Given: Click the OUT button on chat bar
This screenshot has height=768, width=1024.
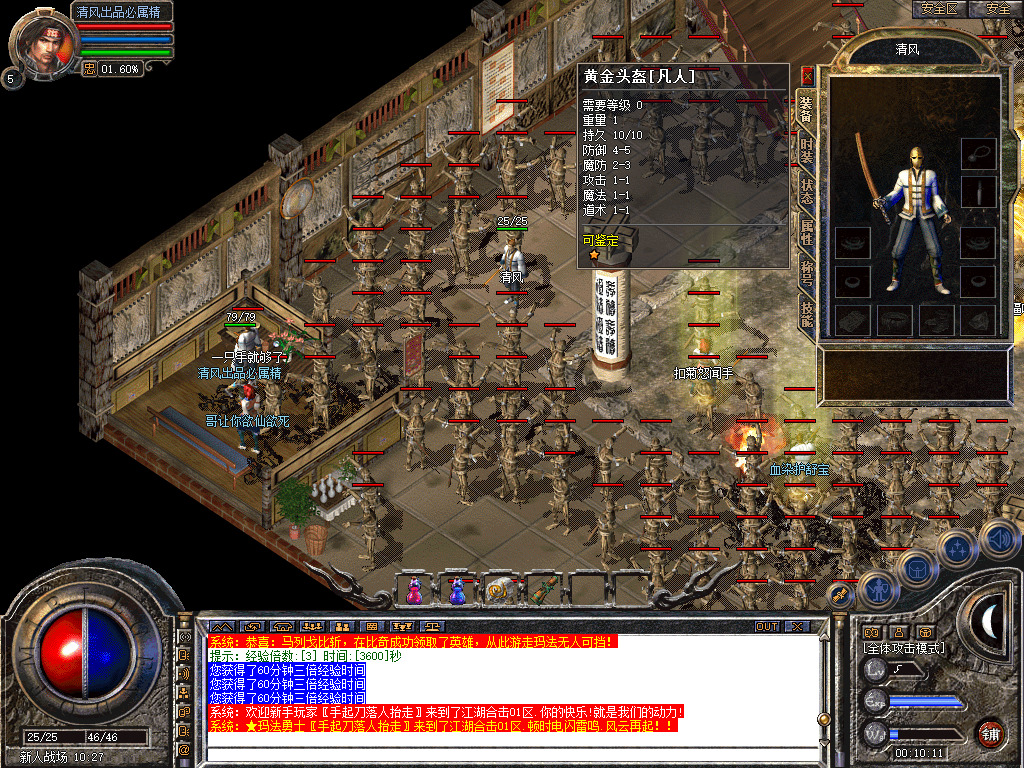Looking at the screenshot, I should 766,626.
